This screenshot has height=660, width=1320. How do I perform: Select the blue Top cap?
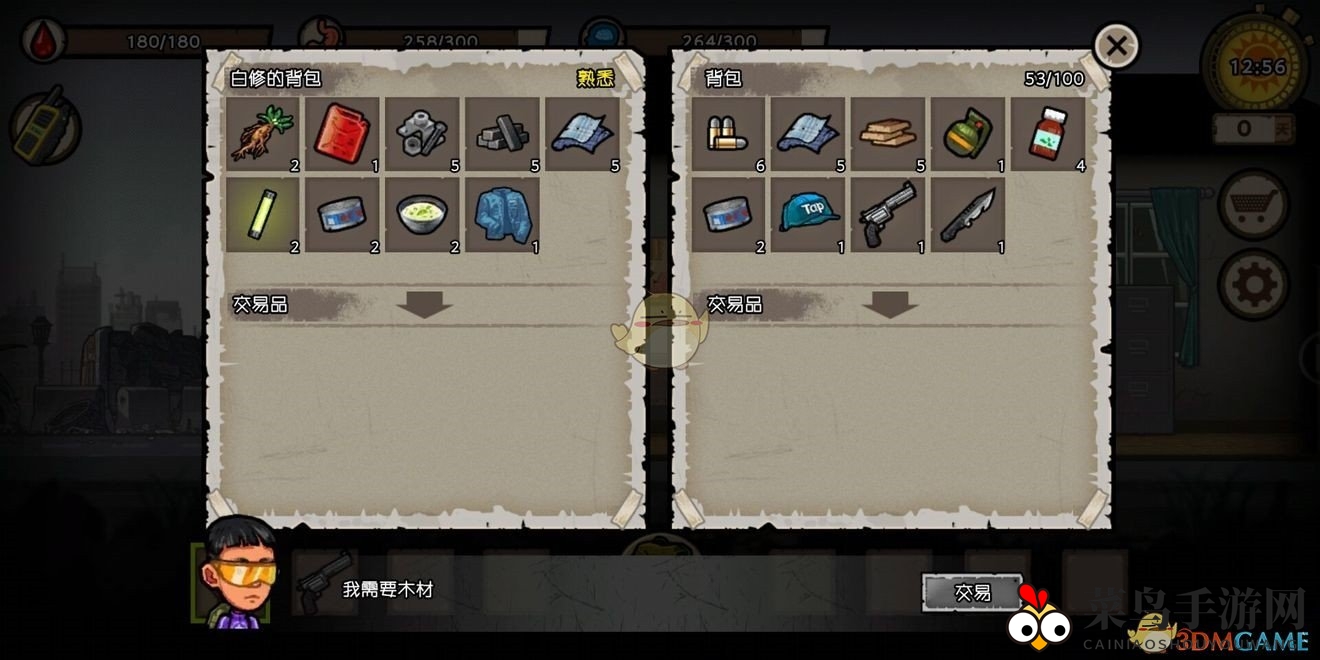tap(808, 214)
